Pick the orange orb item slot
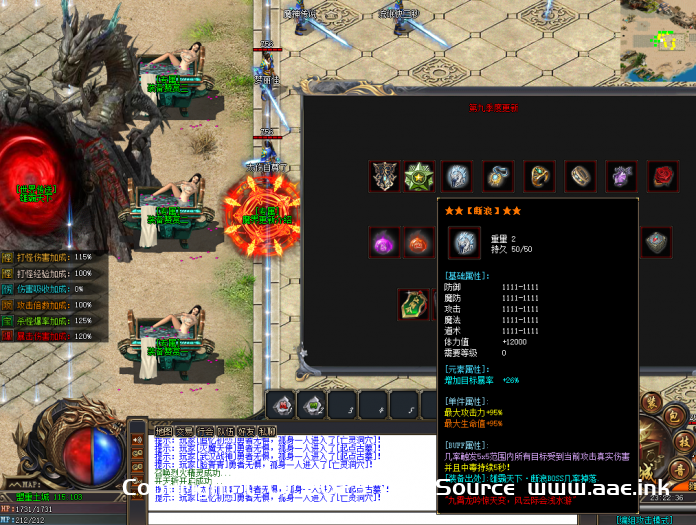 click(418, 242)
